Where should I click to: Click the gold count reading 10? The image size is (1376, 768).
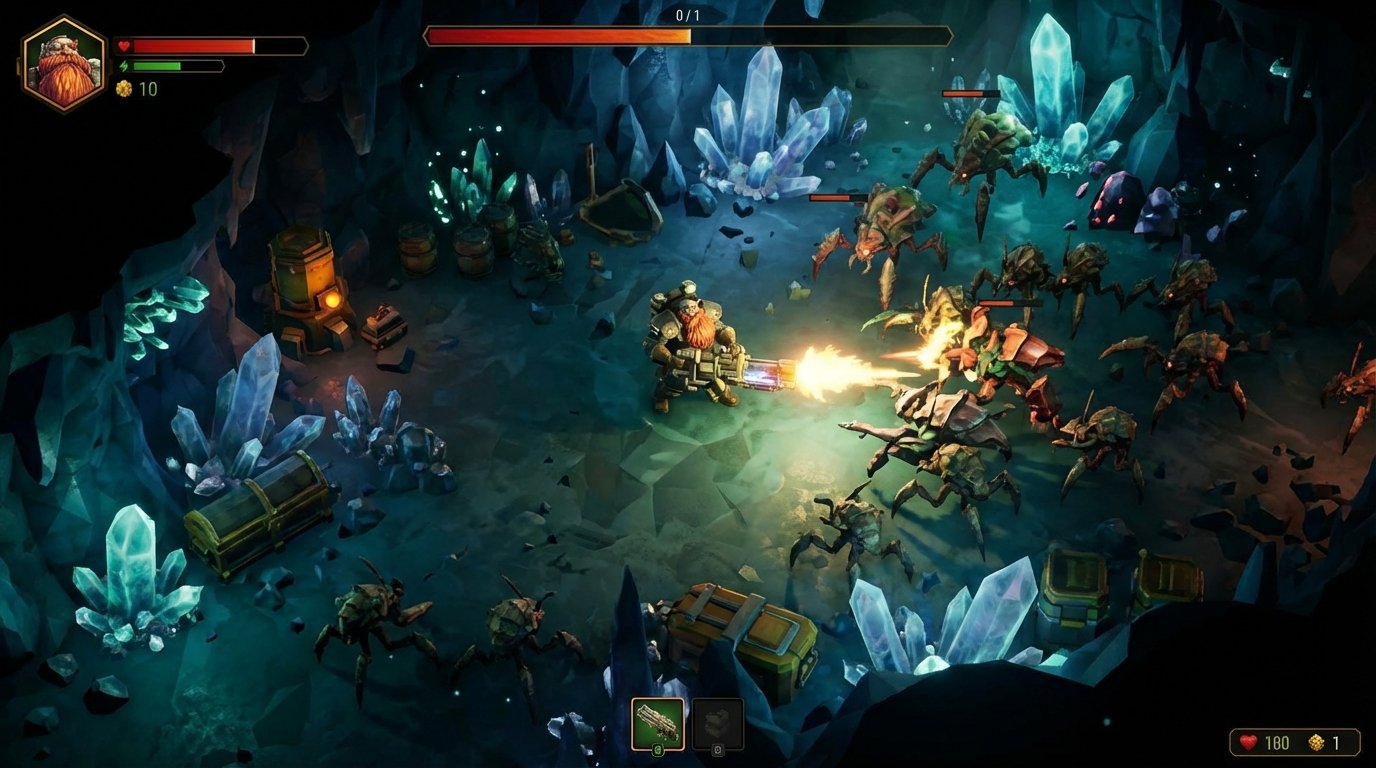[x=148, y=89]
